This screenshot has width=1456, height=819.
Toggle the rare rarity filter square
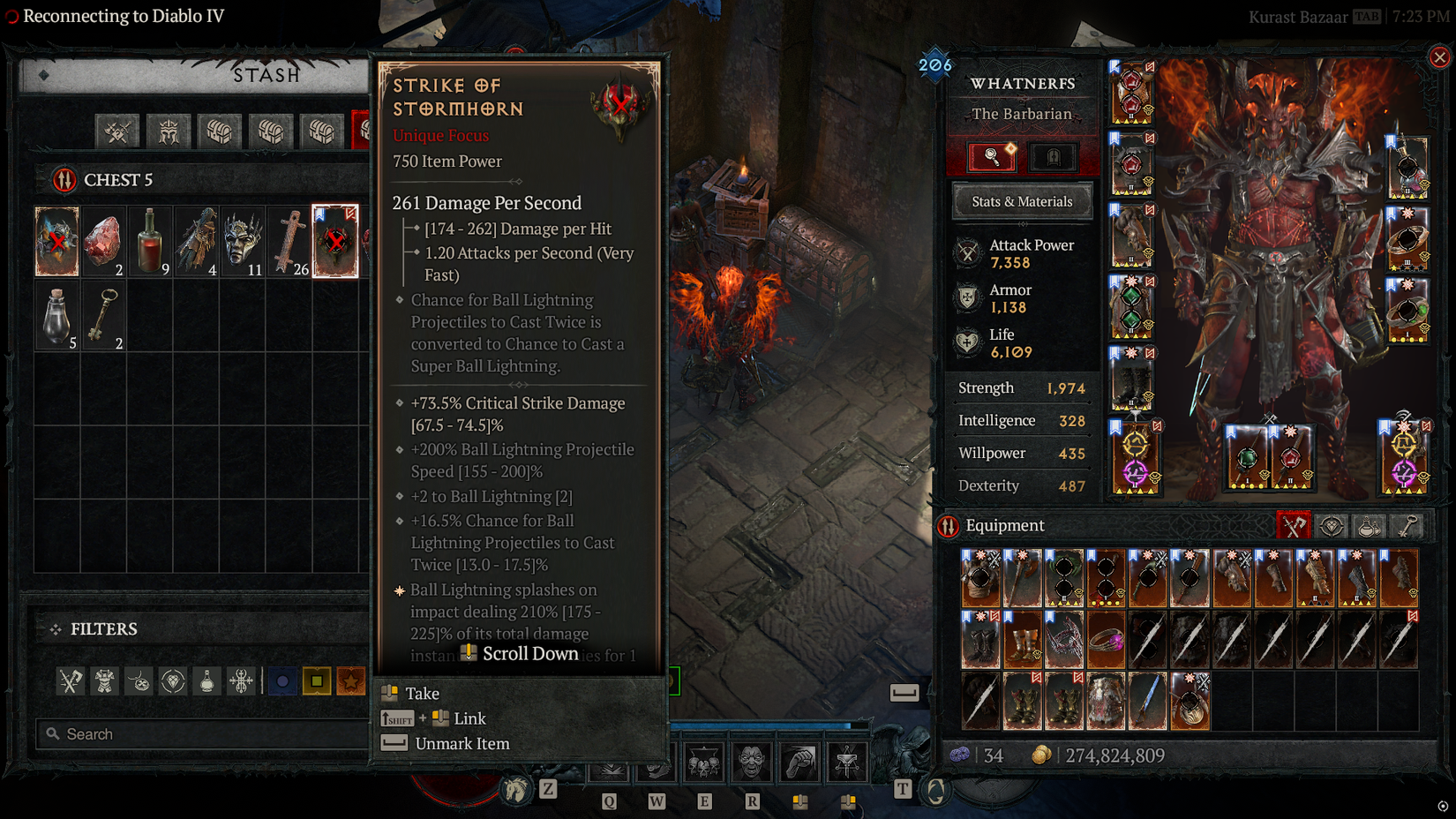pyautogui.click(x=316, y=680)
